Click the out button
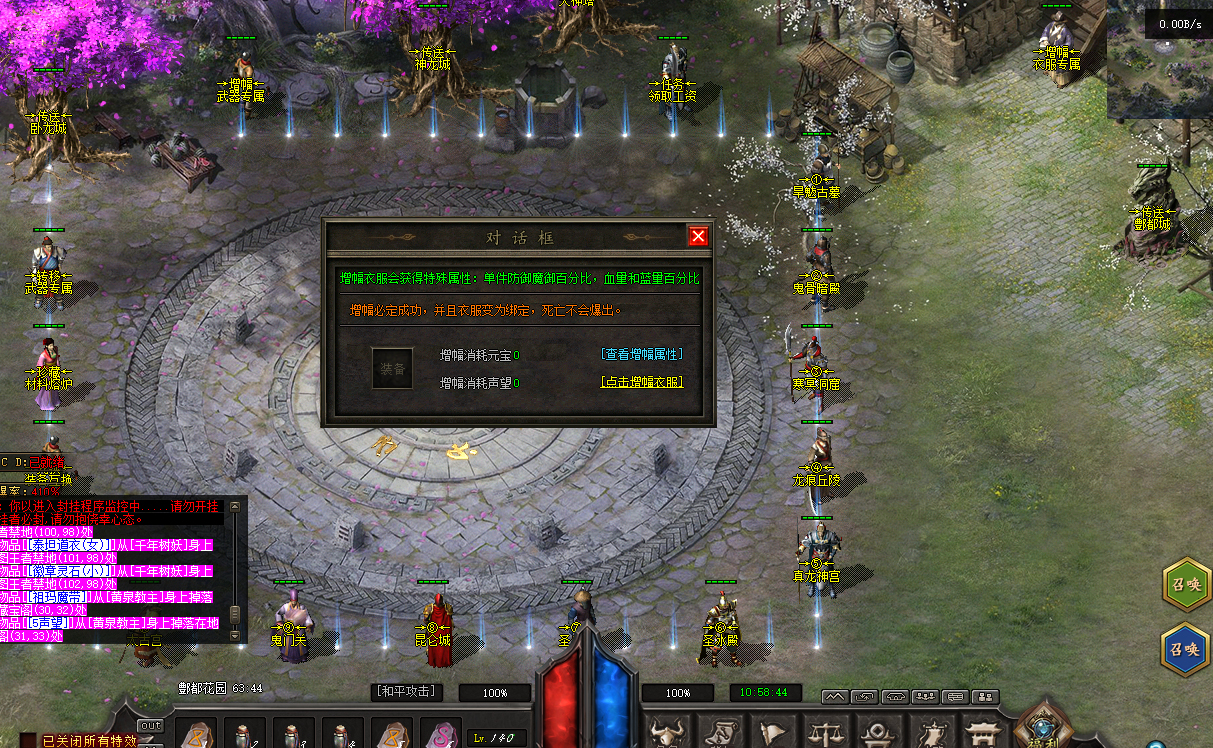 (x=150, y=725)
